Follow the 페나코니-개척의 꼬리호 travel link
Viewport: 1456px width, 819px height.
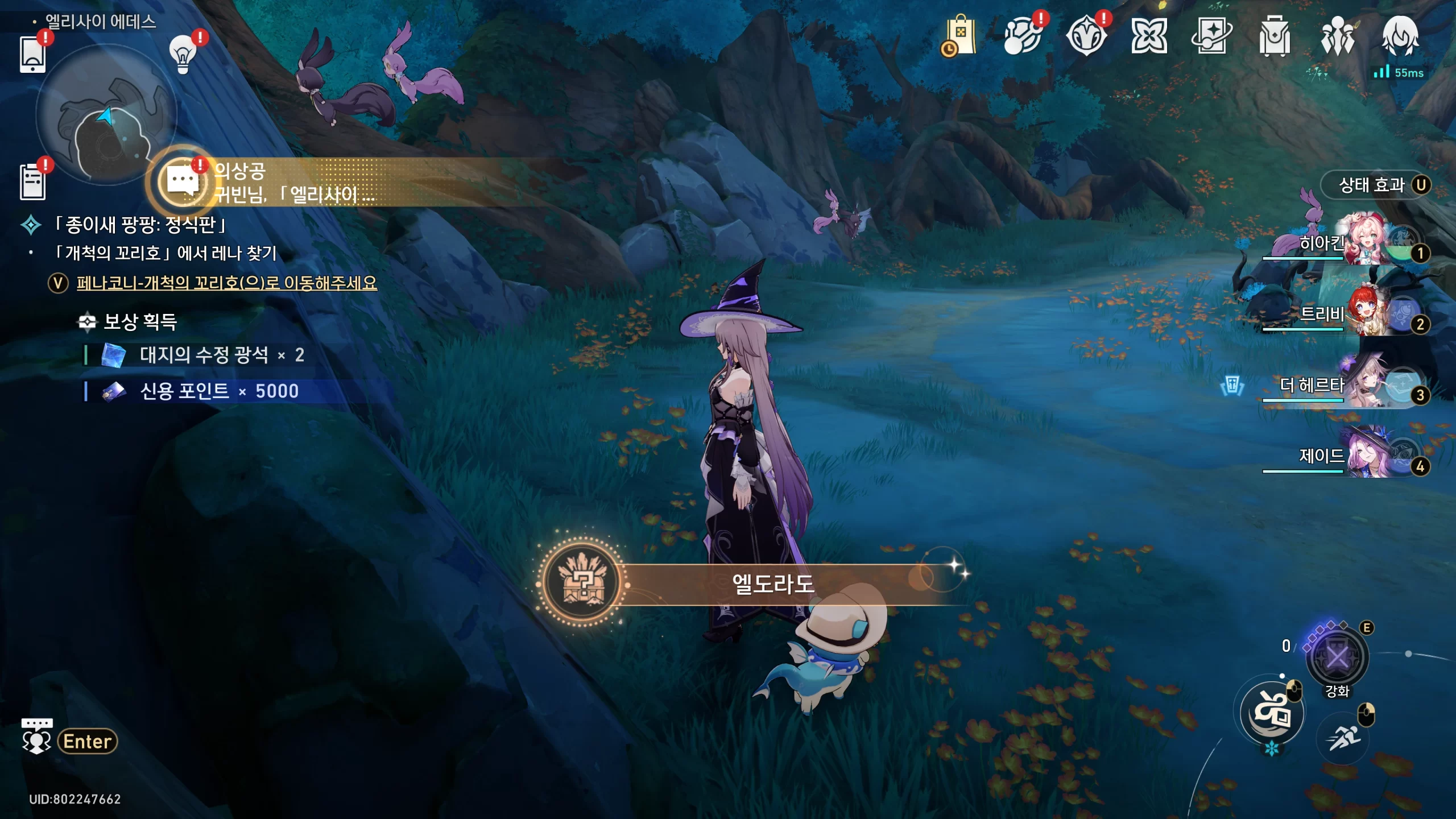click(x=226, y=283)
